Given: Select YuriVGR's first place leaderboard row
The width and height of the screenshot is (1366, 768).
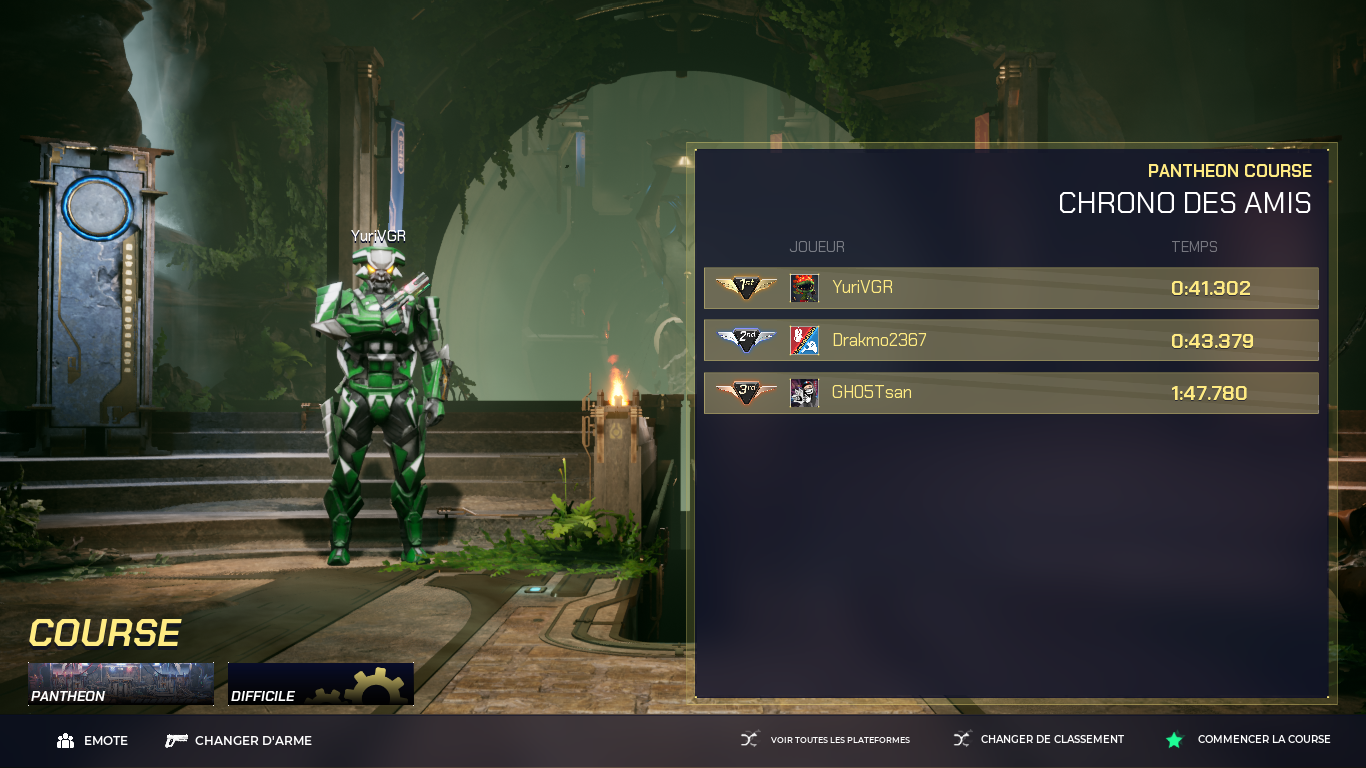Looking at the screenshot, I should pyautogui.click(x=1010, y=288).
